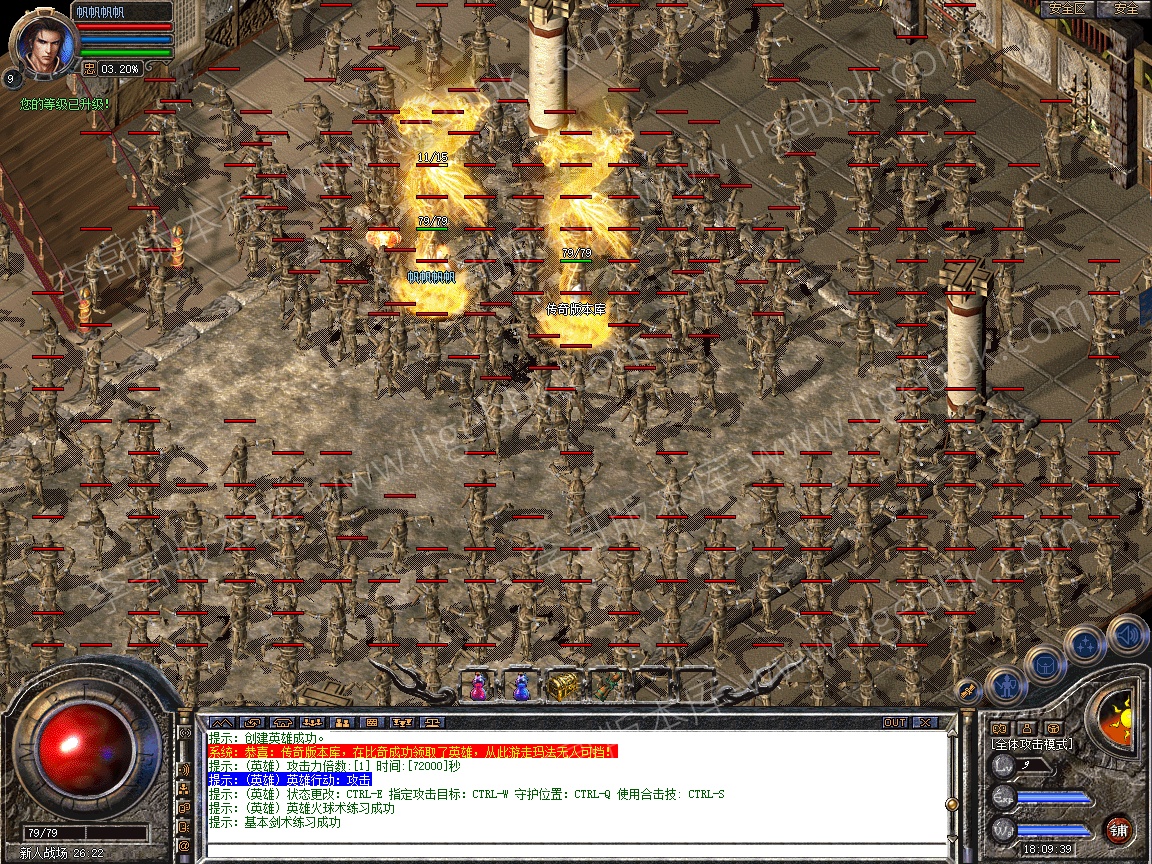
Task: Open the golden treasure chest belt slot
Action: [x=560, y=686]
